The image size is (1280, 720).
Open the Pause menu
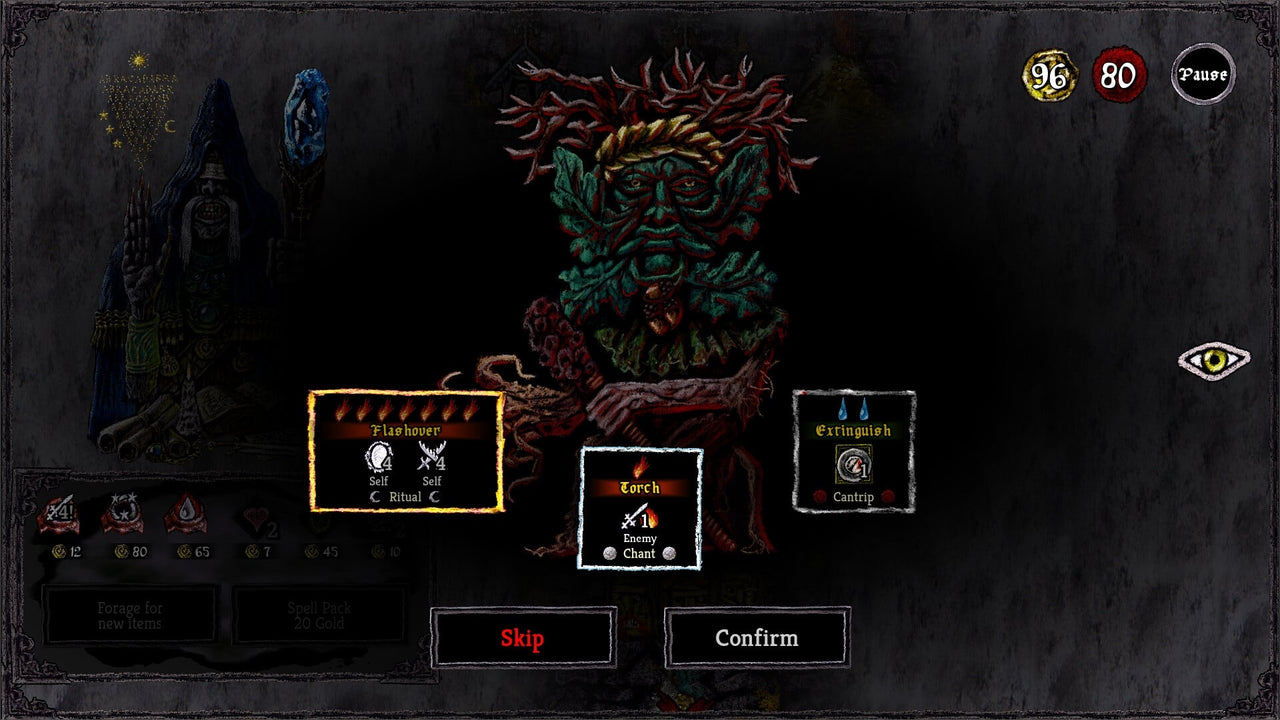(x=1203, y=73)
